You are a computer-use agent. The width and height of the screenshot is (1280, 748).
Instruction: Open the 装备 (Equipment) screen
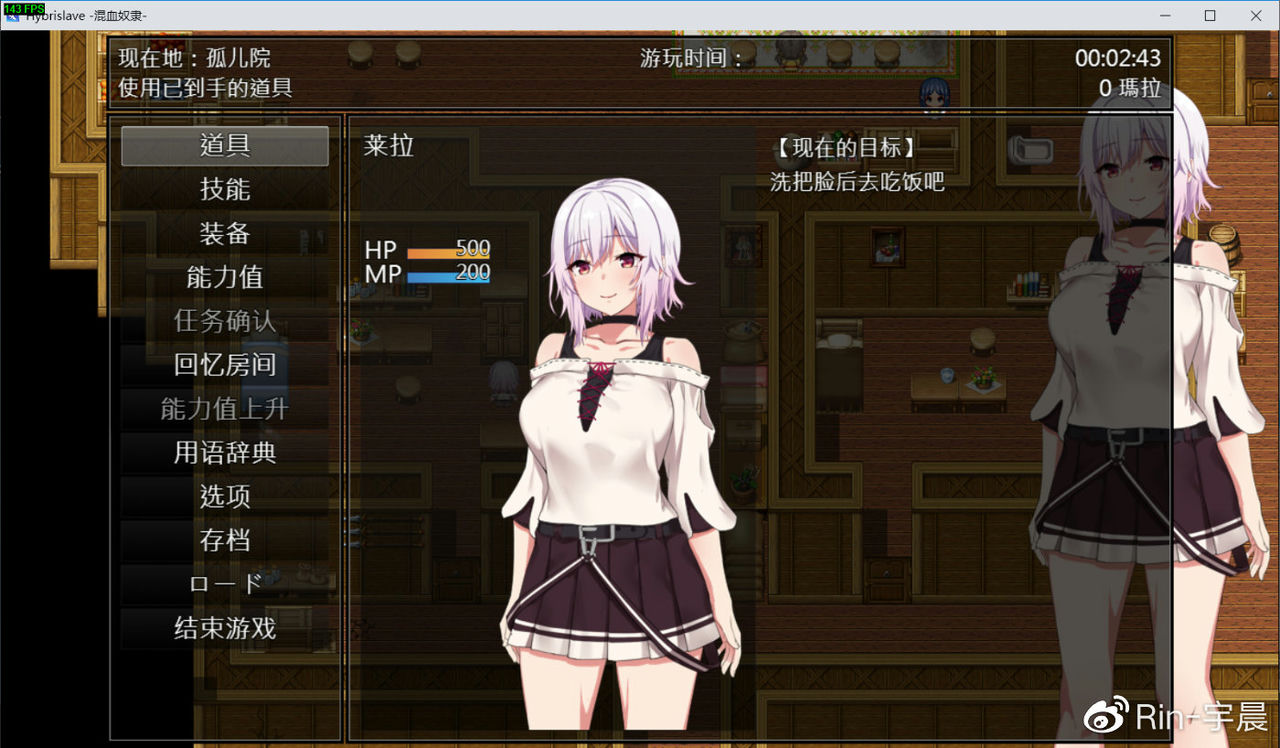(x=225, y=233)
